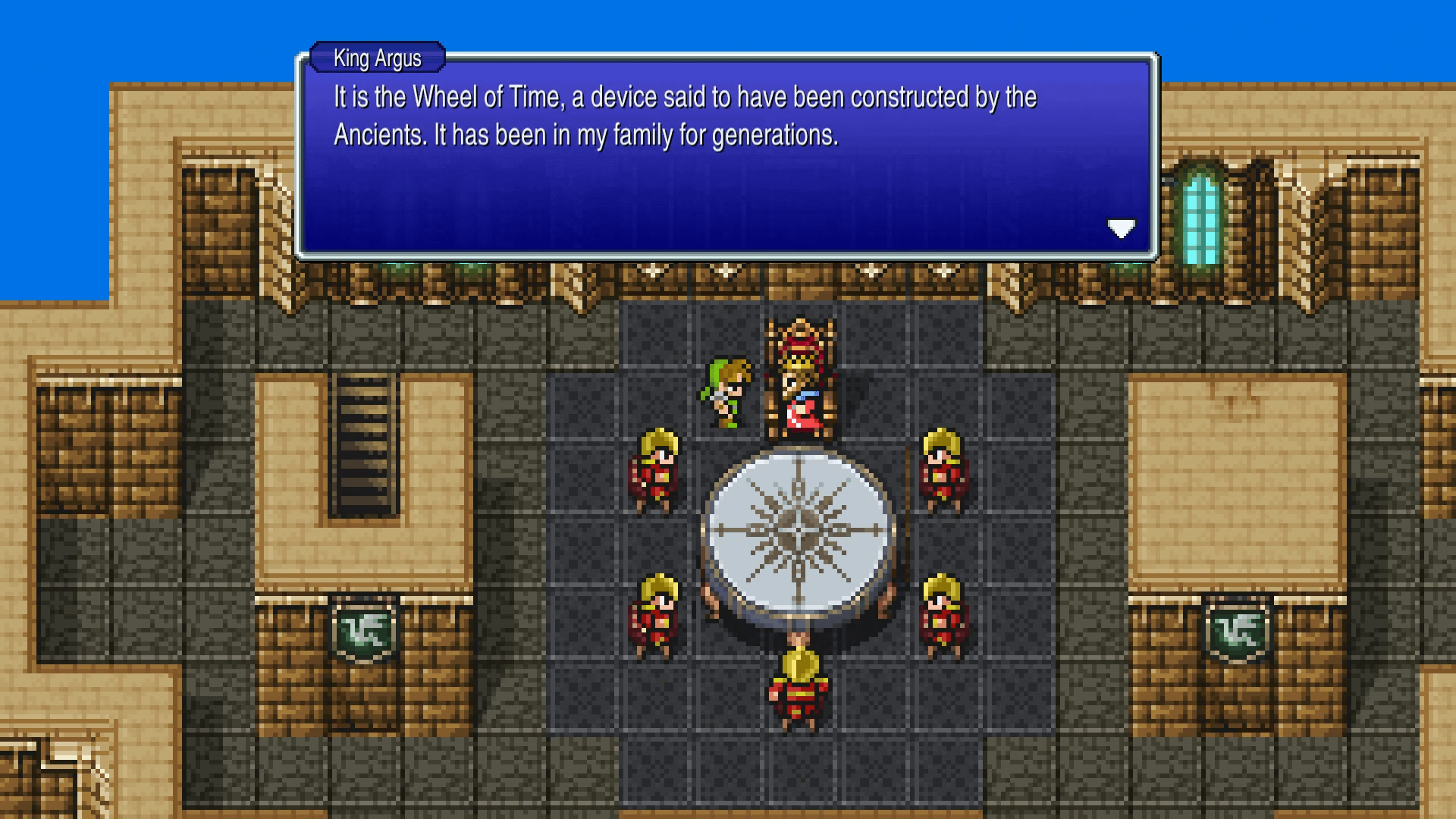This screenshot has width=1456, height=819.
Task: Click the dialogue continue arrow
Action: pos(1122,229)
